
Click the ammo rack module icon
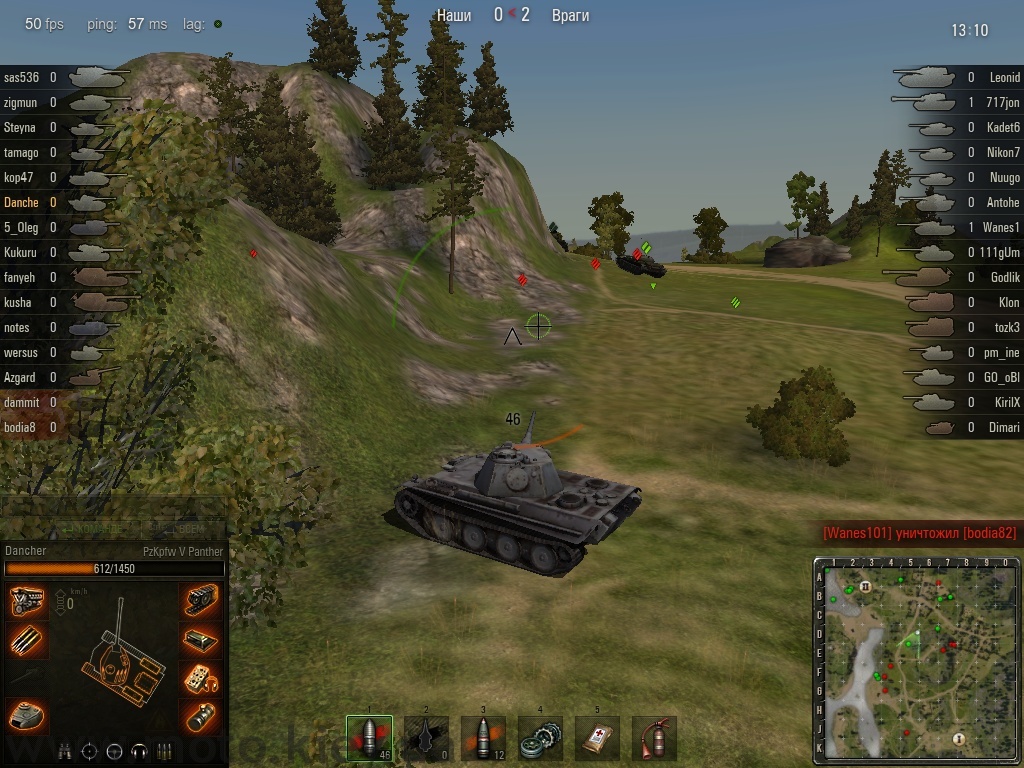[x=27, y=639]
